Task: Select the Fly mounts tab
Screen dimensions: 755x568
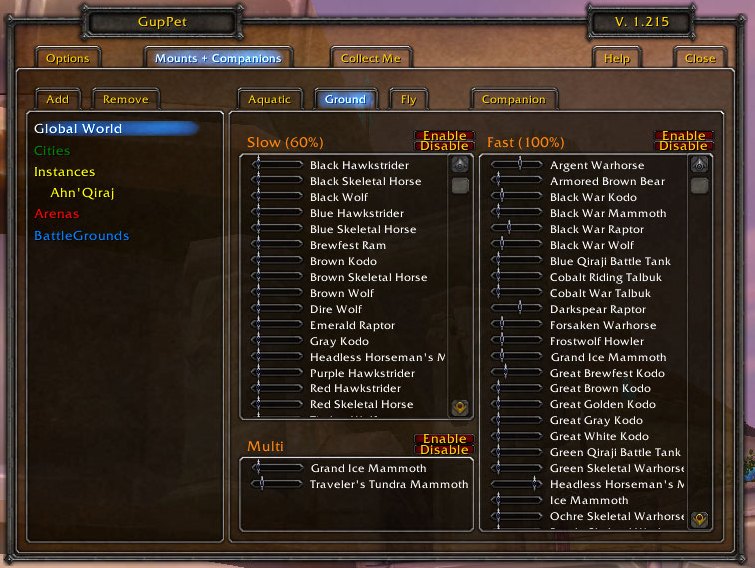Action: (408, 99)
